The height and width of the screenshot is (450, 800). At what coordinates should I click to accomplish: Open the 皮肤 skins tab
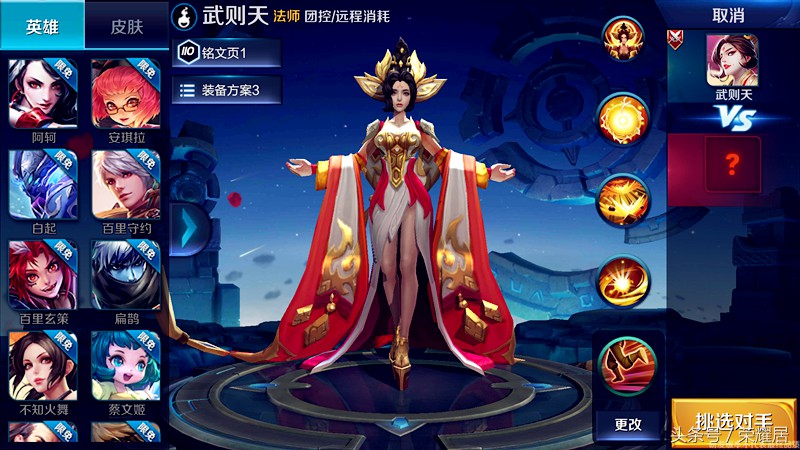pyautogui.click(x=126, y=26)
